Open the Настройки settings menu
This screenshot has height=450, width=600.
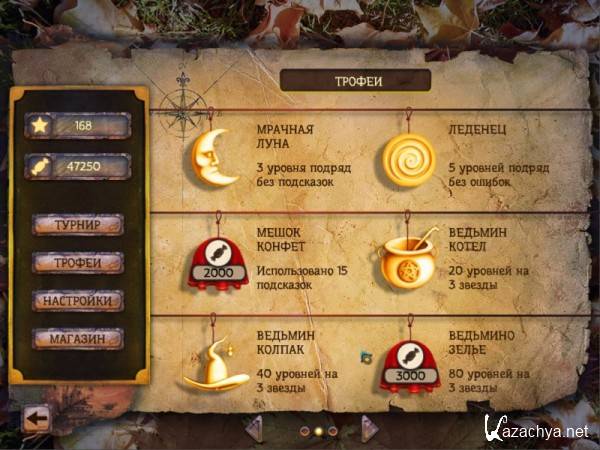[77, 300]
